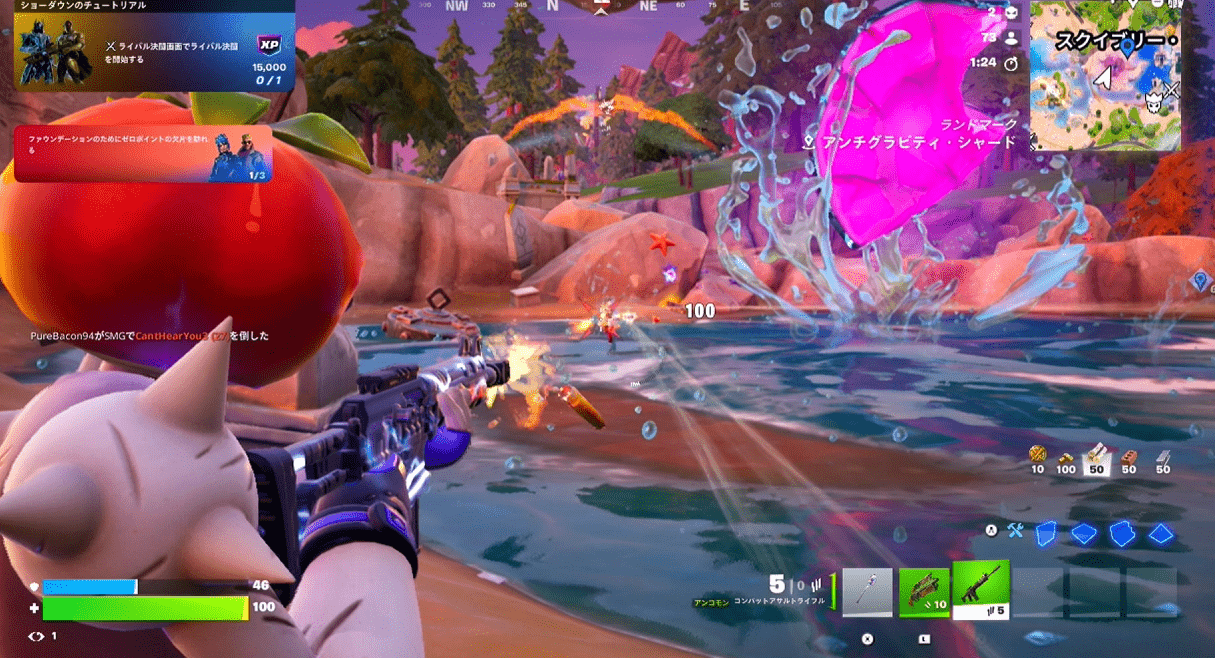1215x658 pixels.
Task: Open the minimap
Action: (x=1104, y=75)
